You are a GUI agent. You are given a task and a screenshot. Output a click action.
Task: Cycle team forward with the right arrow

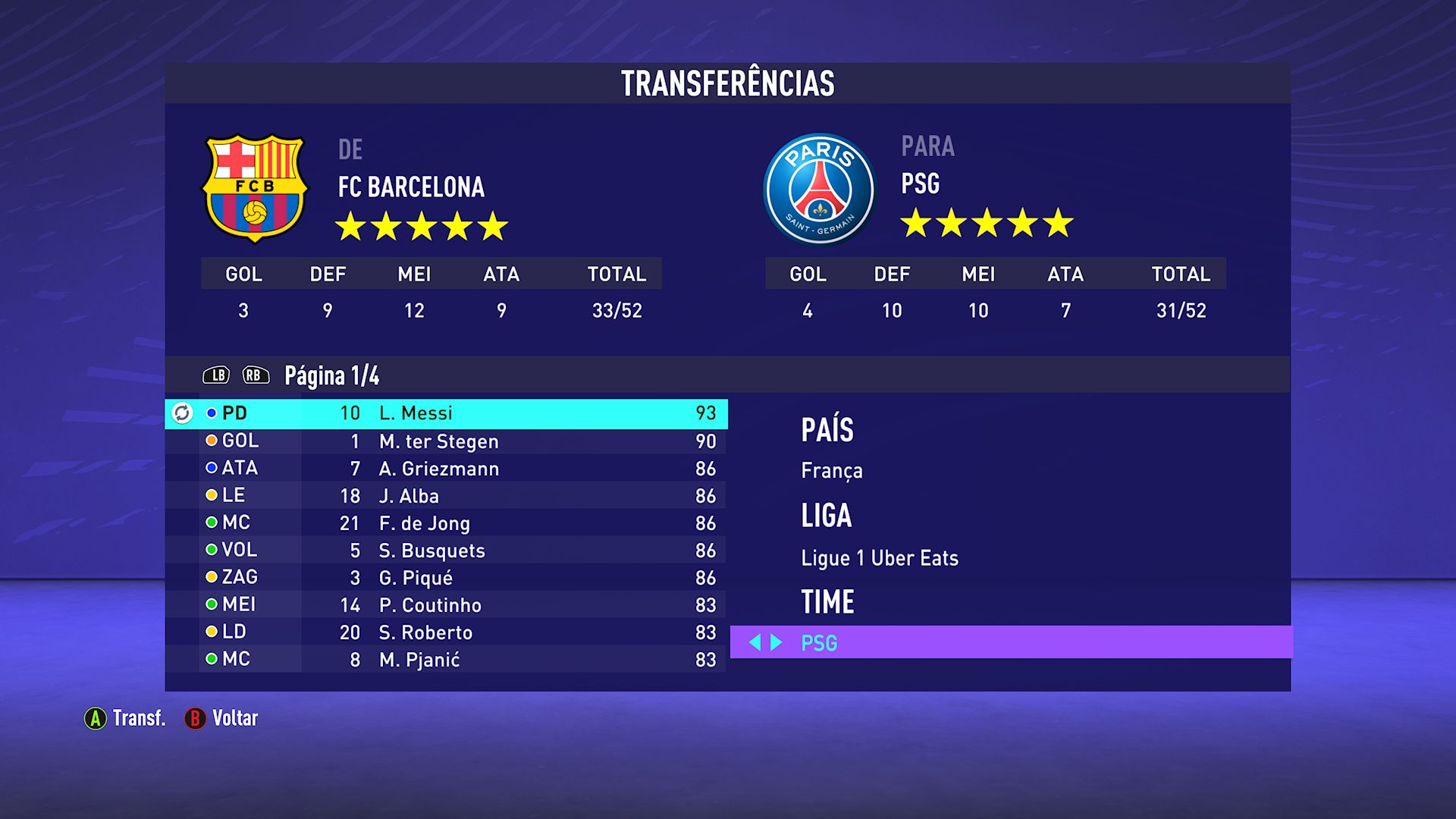(775, 643)
